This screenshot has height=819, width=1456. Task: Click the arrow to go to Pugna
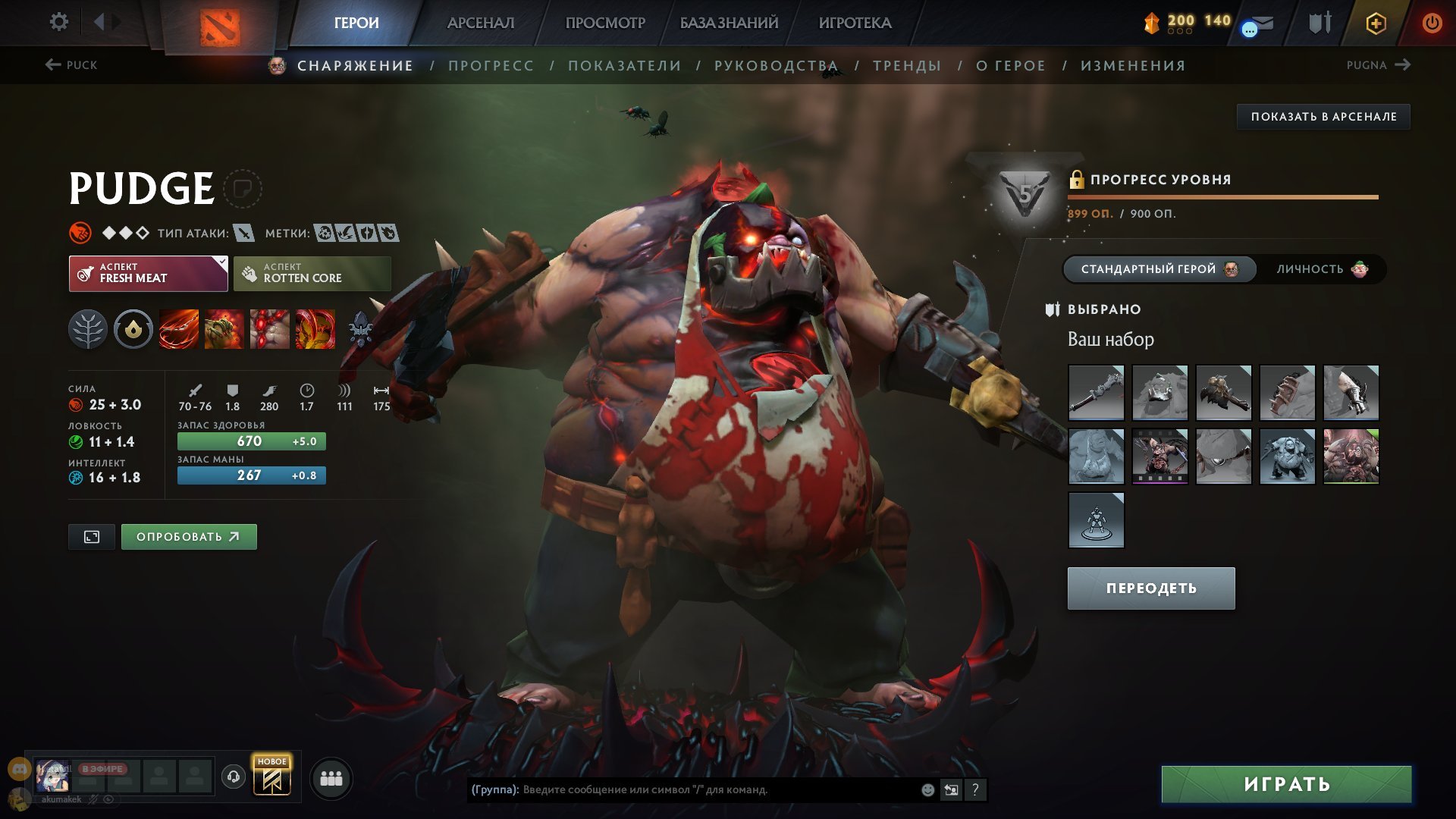1402,65
